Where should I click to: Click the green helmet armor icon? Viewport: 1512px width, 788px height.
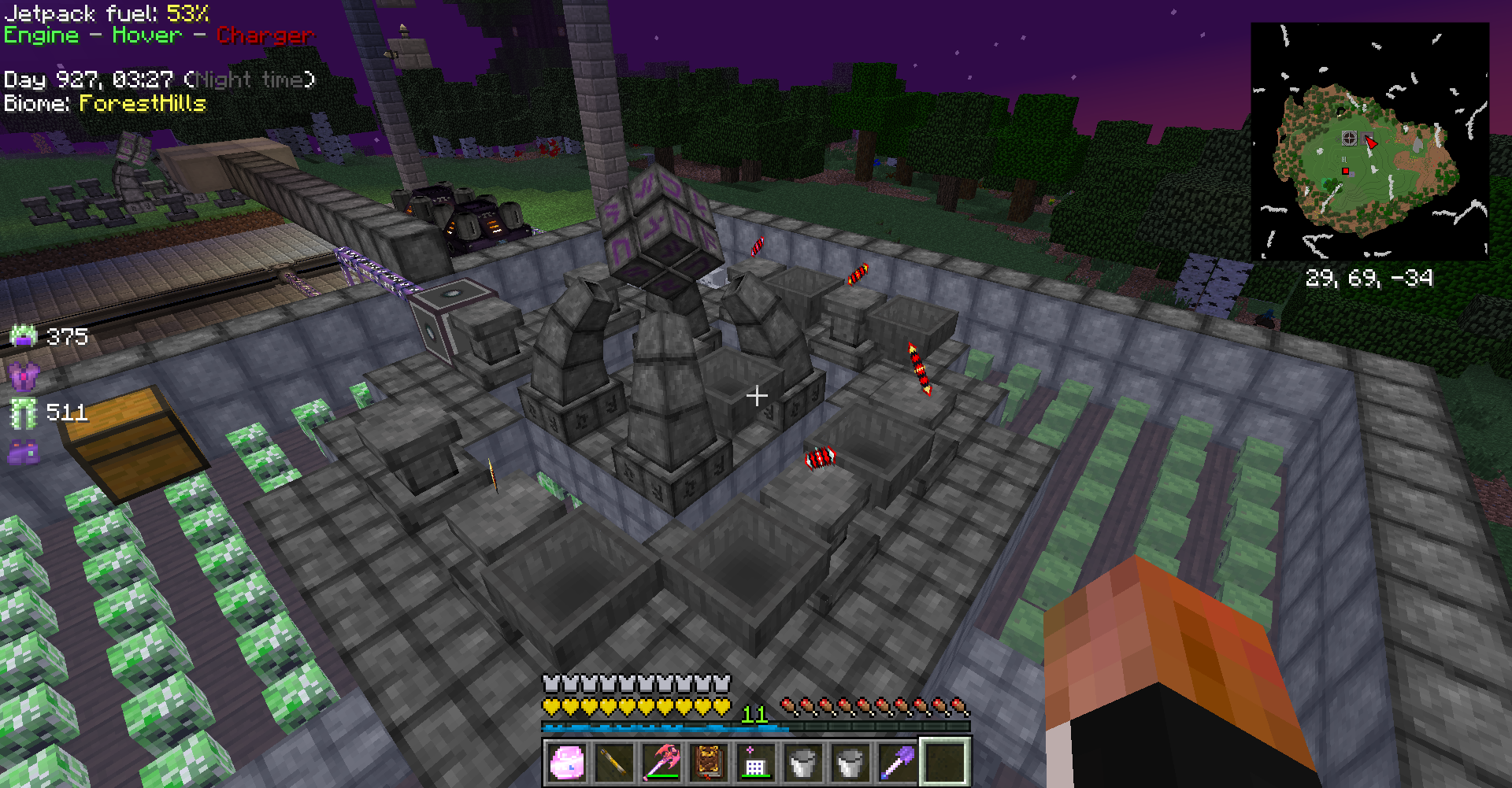pyautogui.click(x=23, y=337)
